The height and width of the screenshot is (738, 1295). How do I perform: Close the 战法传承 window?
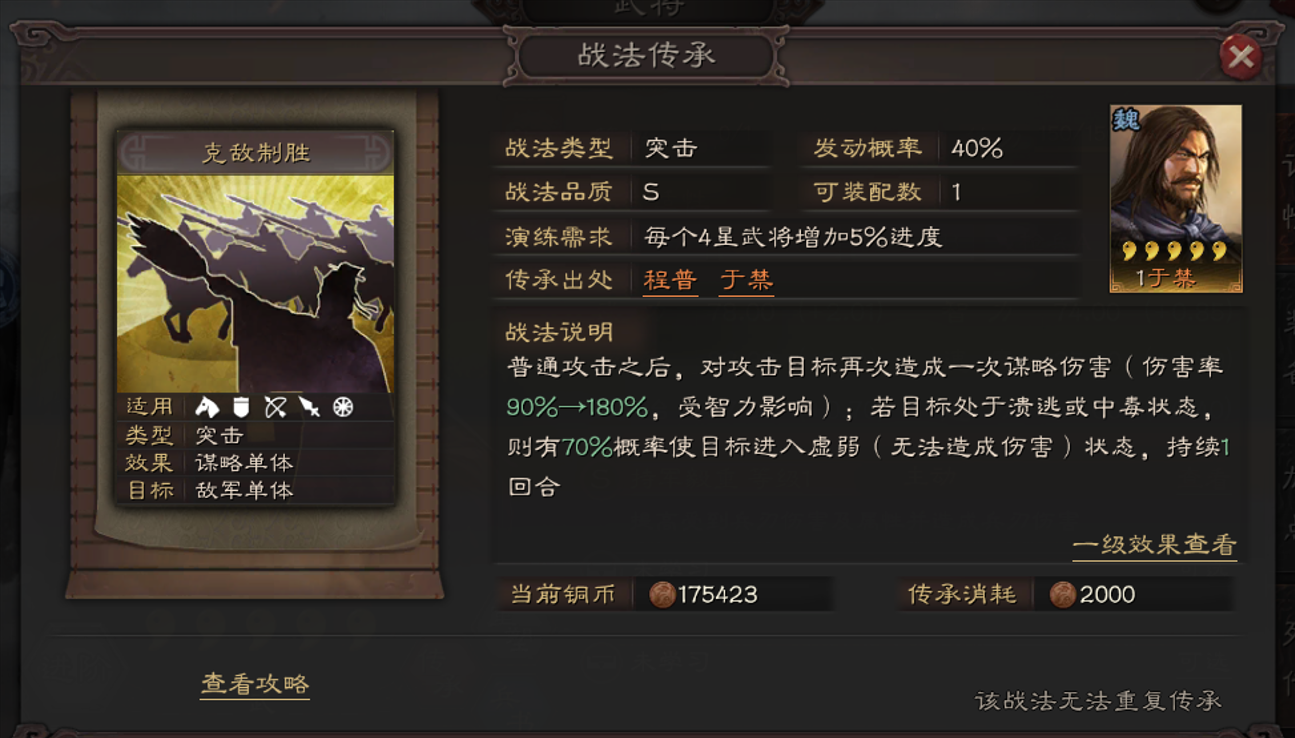click(1241, 56)
